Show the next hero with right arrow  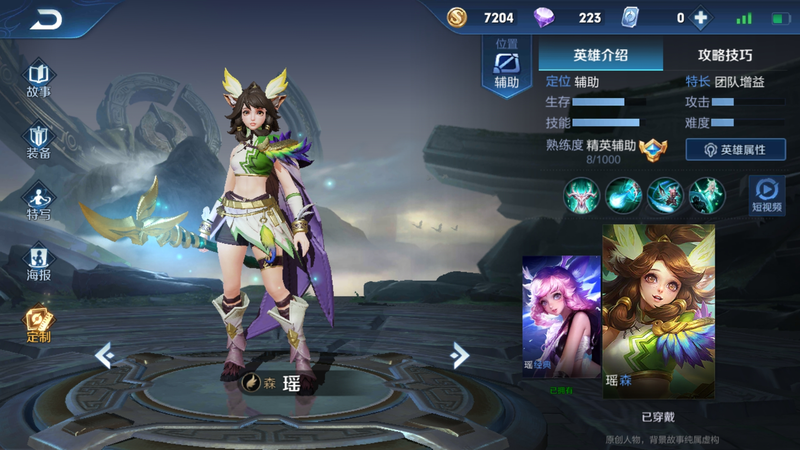459,354
